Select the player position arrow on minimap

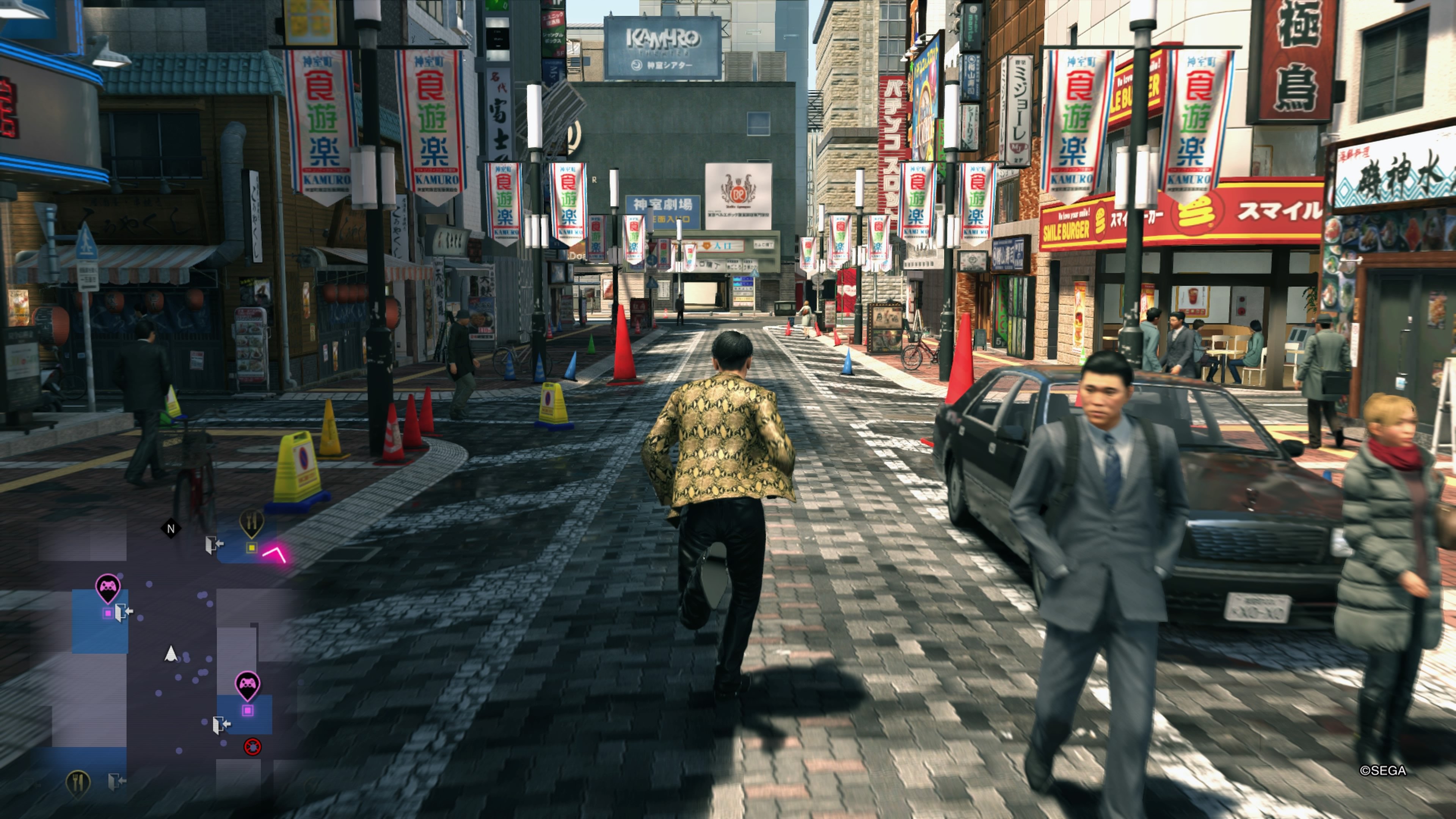(171, 654)
